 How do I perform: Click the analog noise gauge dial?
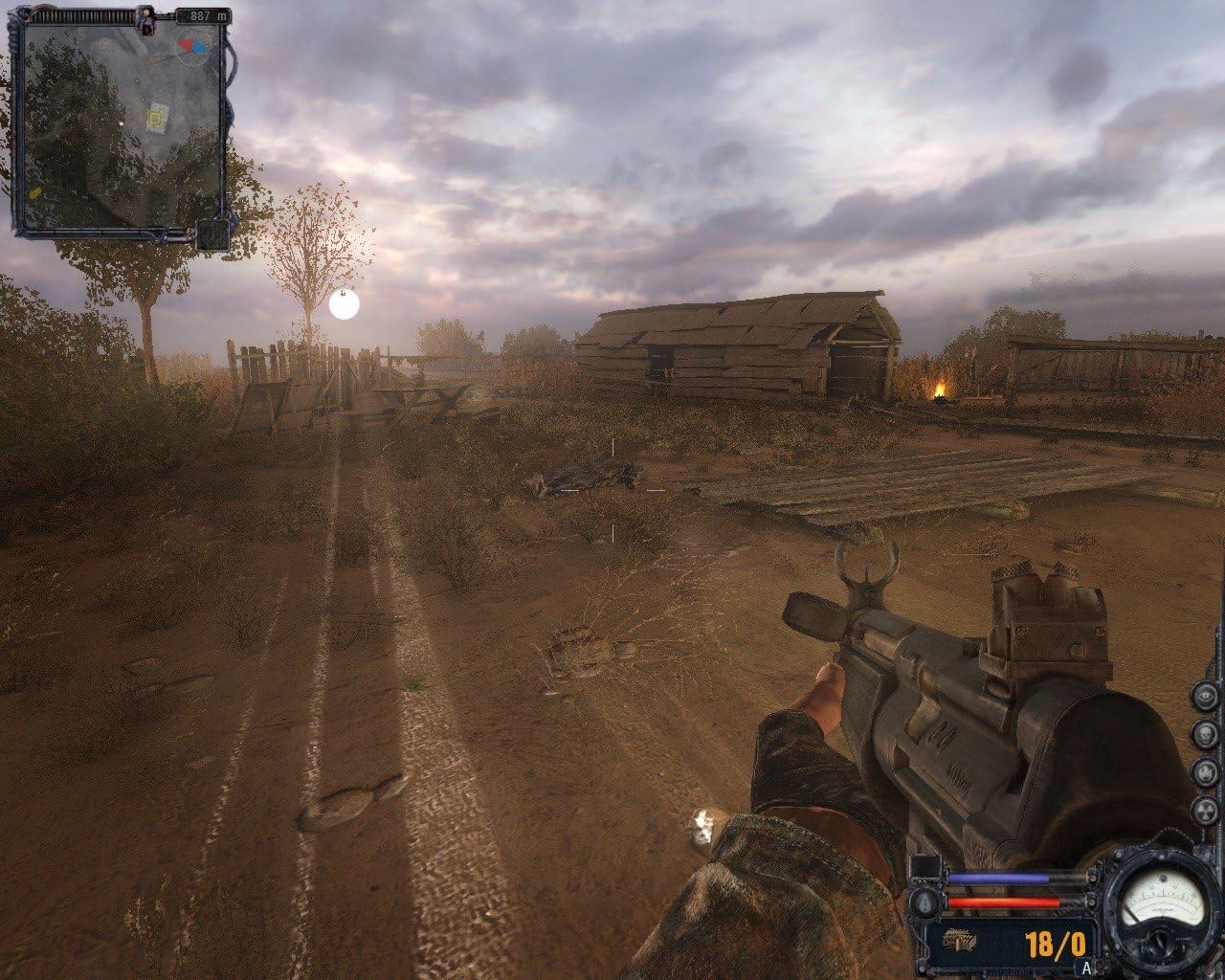1161,901
